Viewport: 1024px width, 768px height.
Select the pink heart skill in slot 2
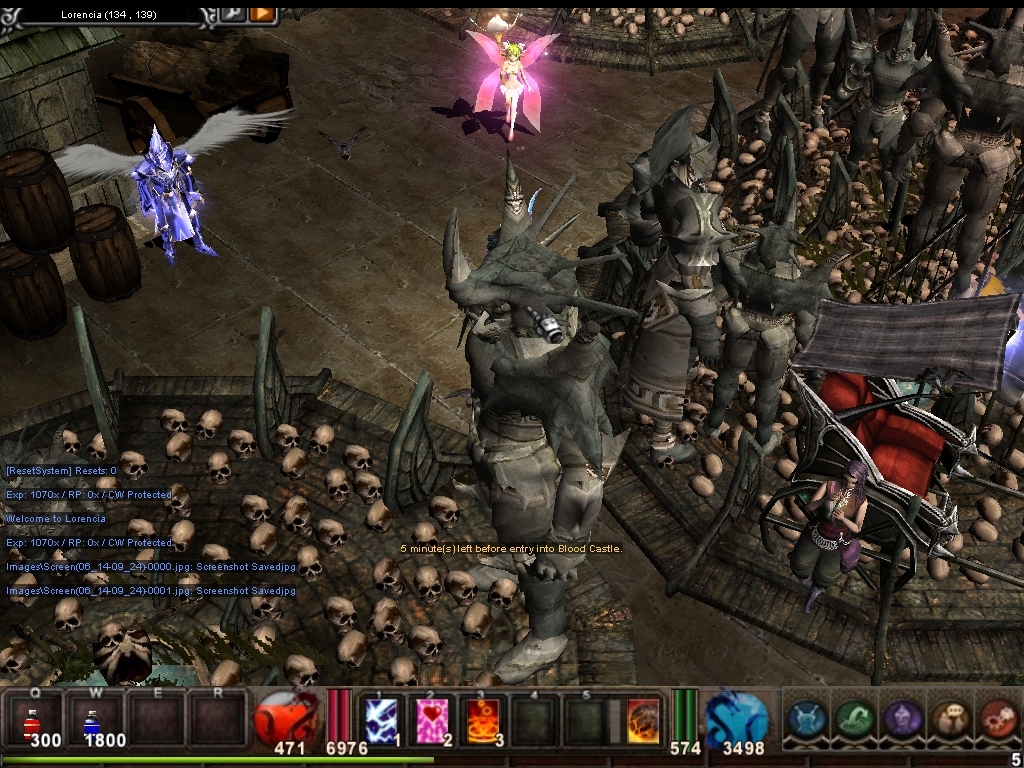[434, 719]
